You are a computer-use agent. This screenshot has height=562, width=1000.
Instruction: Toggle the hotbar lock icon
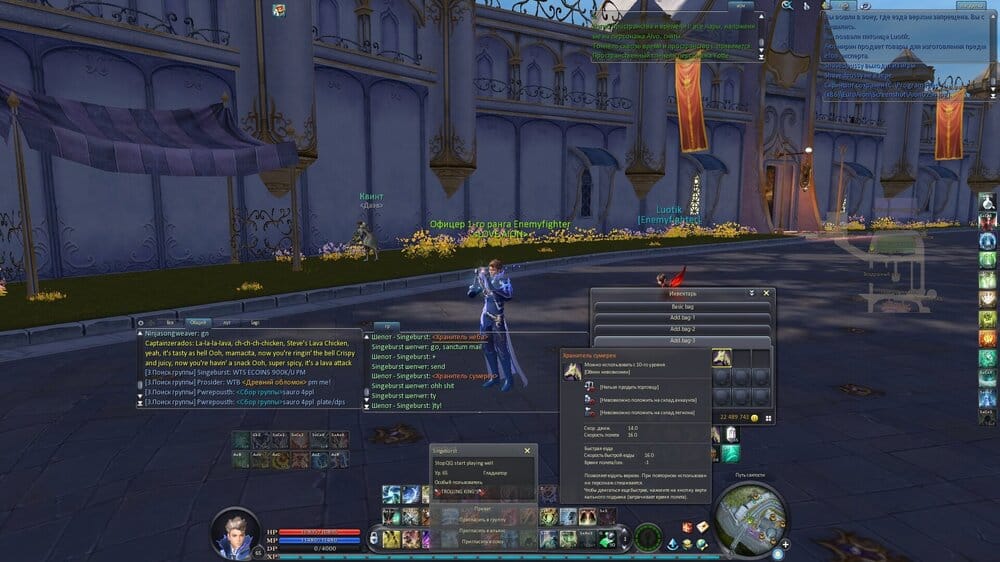pyautogui.click(x=374, y=538)
